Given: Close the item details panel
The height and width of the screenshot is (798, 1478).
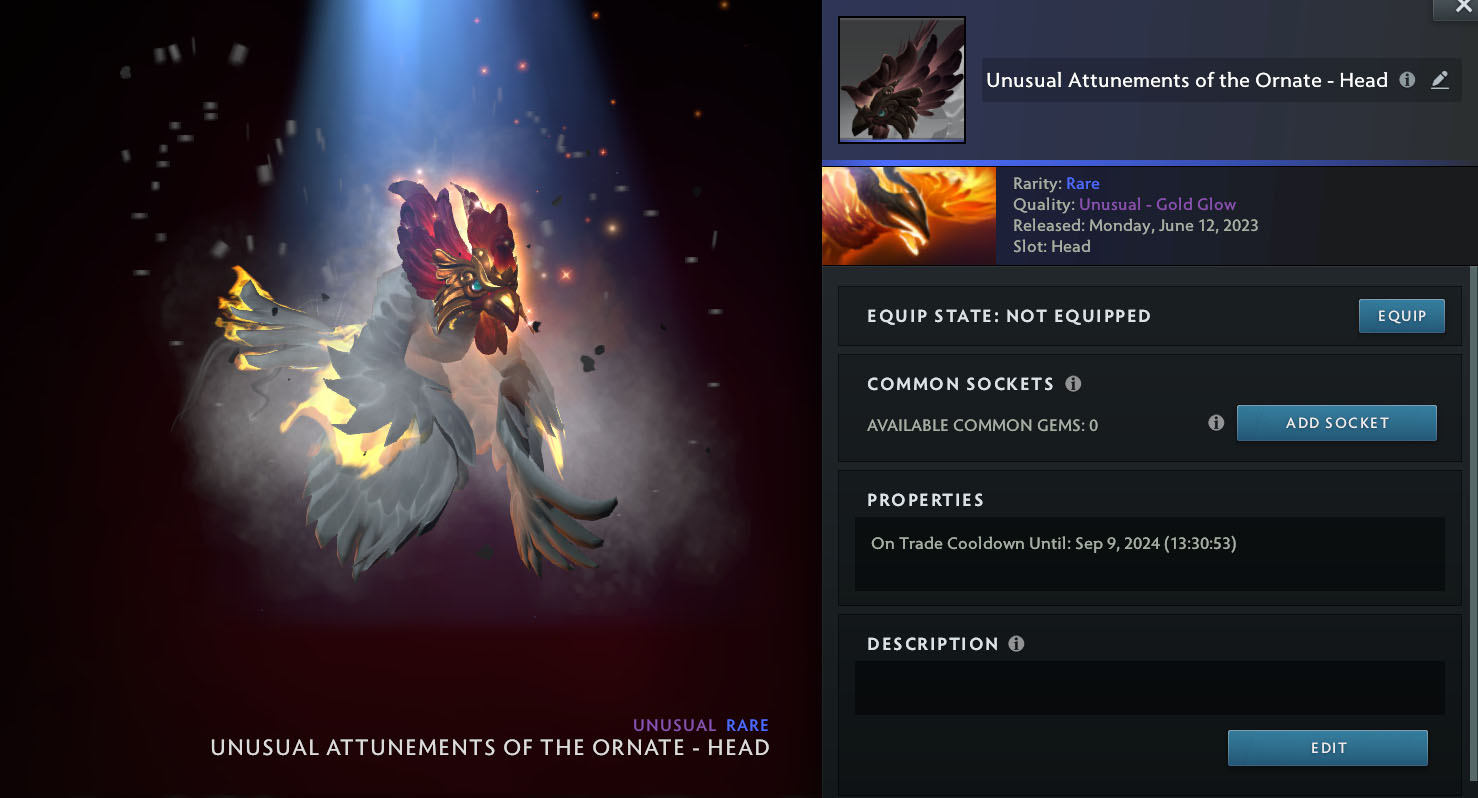Looking at the screenshot, I should click(x=1463, y=7).
